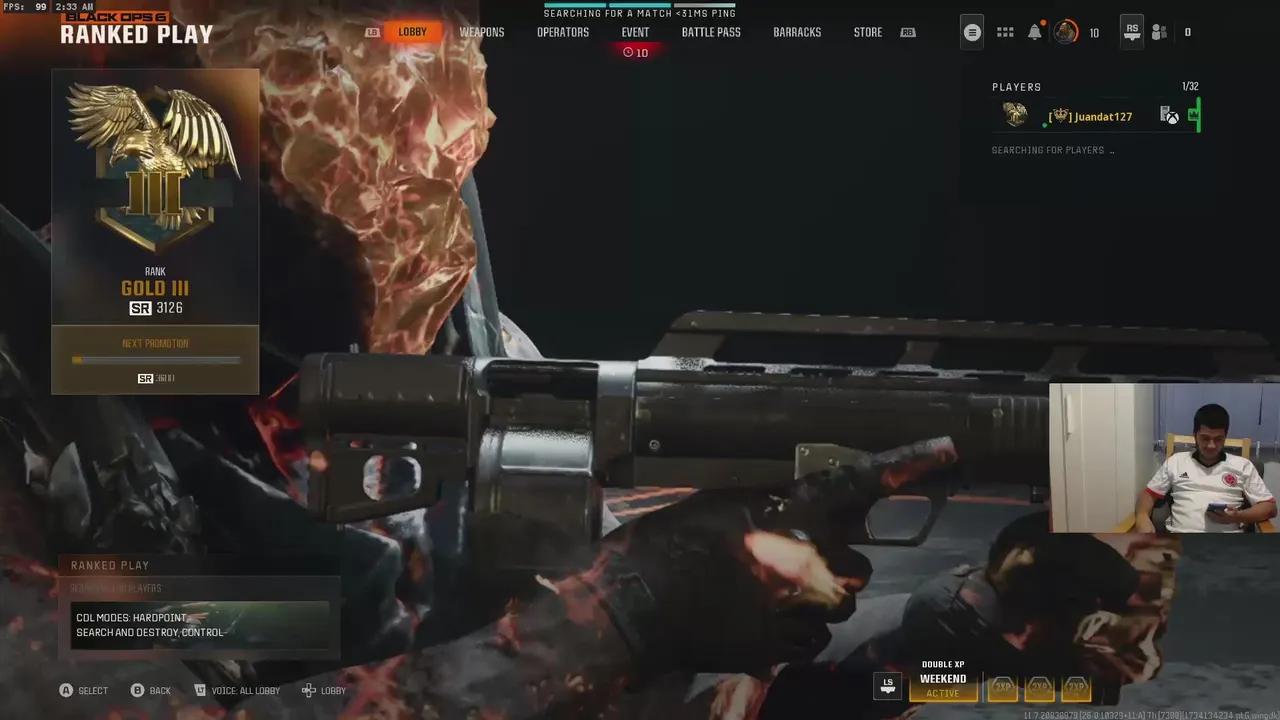Image resolution: width=1280 pixels, height=720 pixels.
Task: Switch to the WEAPONS tab
Action: tap(482, 31)
